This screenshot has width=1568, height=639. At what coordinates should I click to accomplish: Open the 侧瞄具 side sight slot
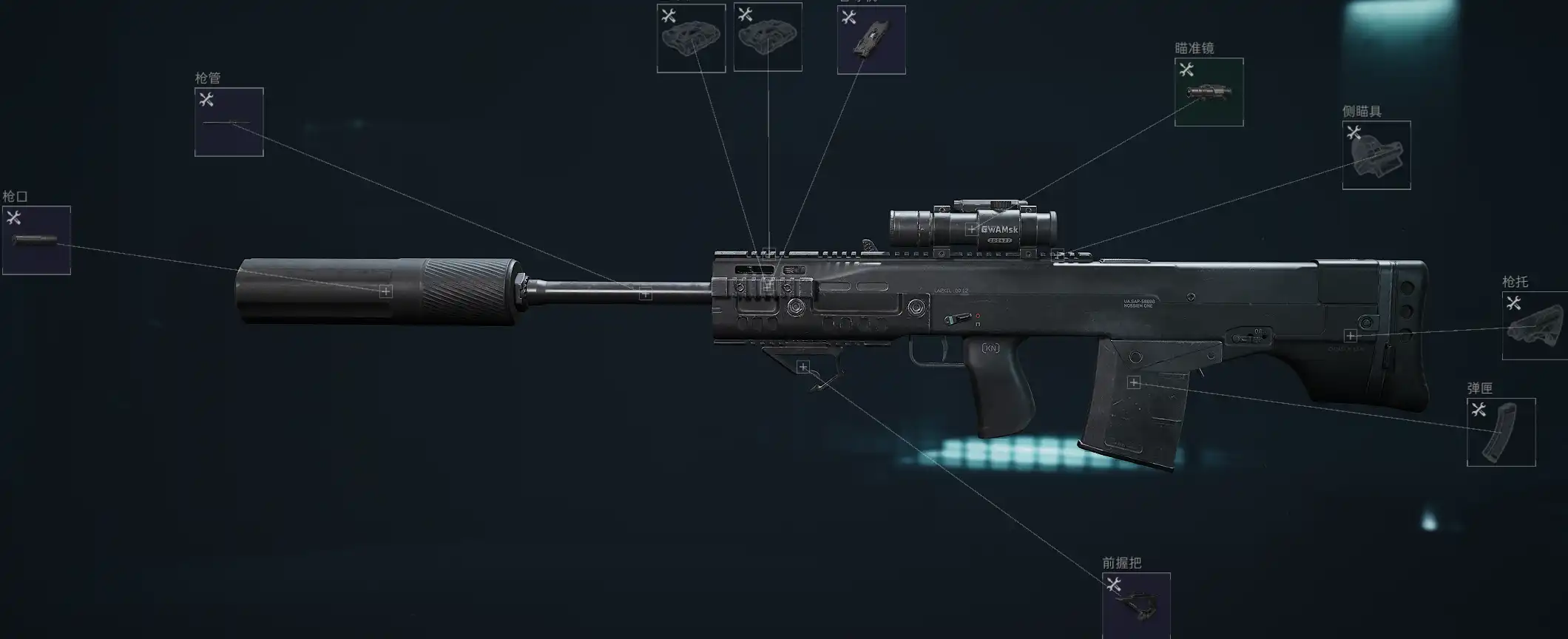pos(1376,155)
